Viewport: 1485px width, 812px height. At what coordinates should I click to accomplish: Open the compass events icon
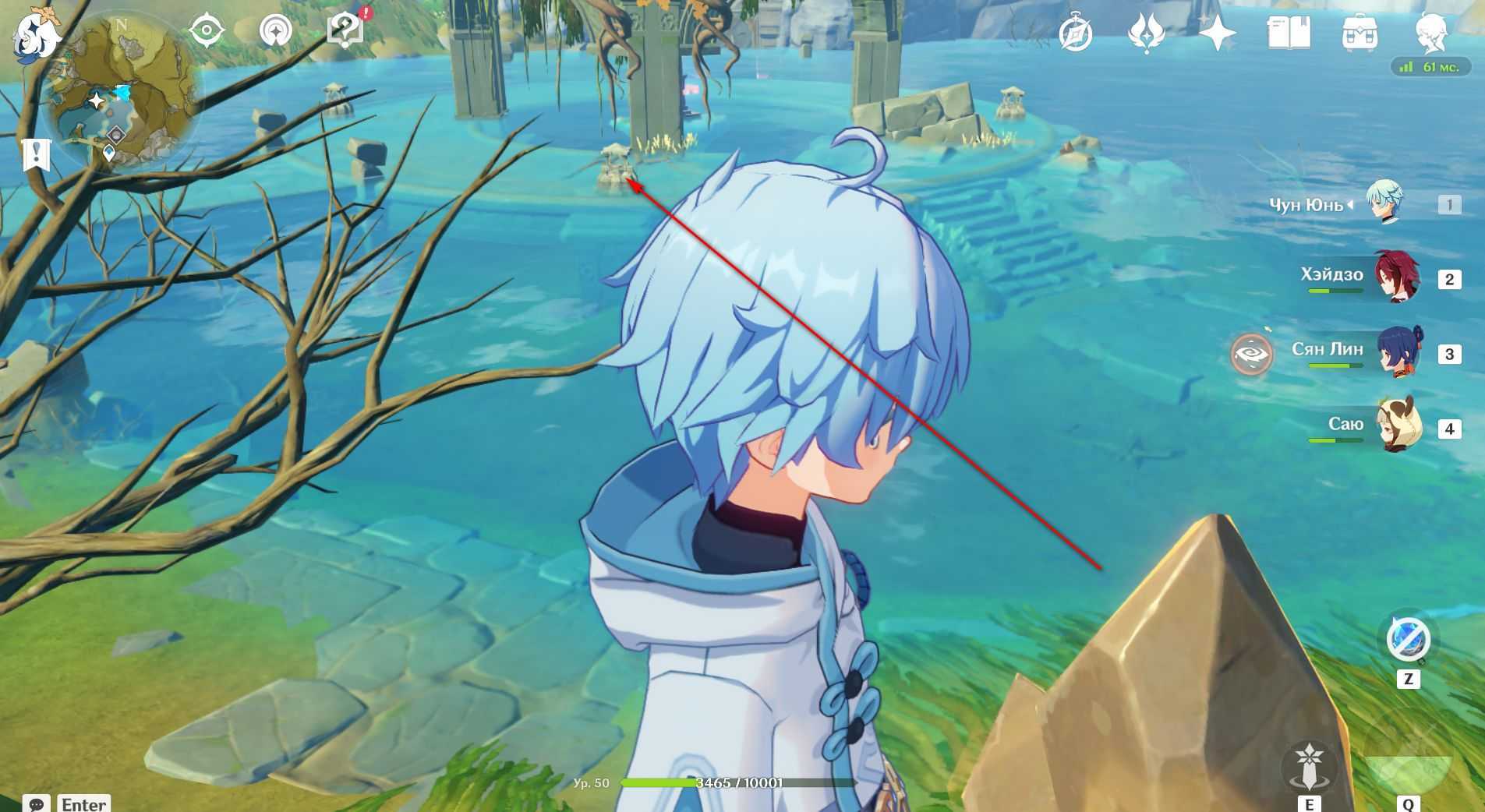[x=1076, y=34]
